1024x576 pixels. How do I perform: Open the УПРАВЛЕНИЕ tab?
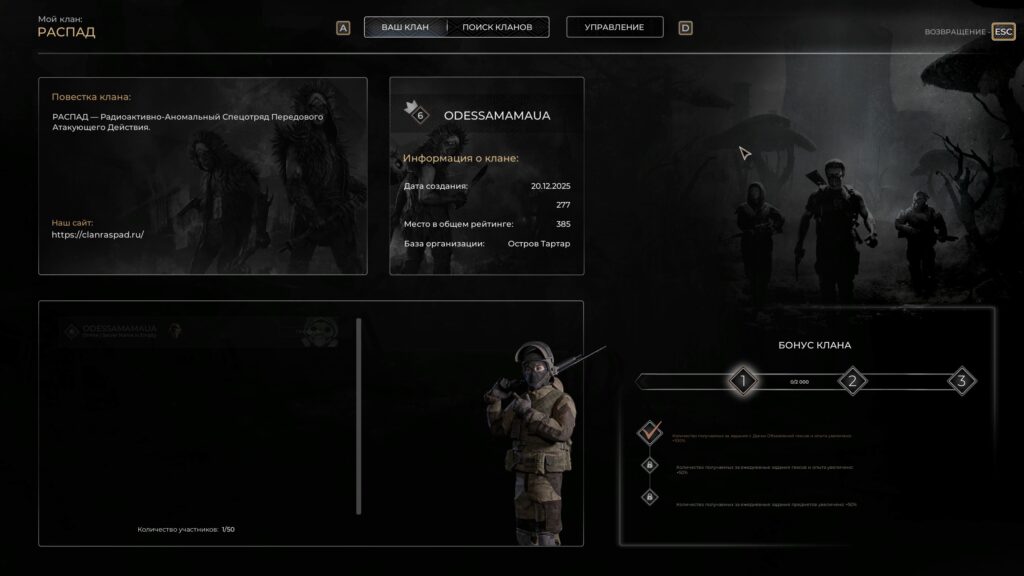click(x=615, y=27)
